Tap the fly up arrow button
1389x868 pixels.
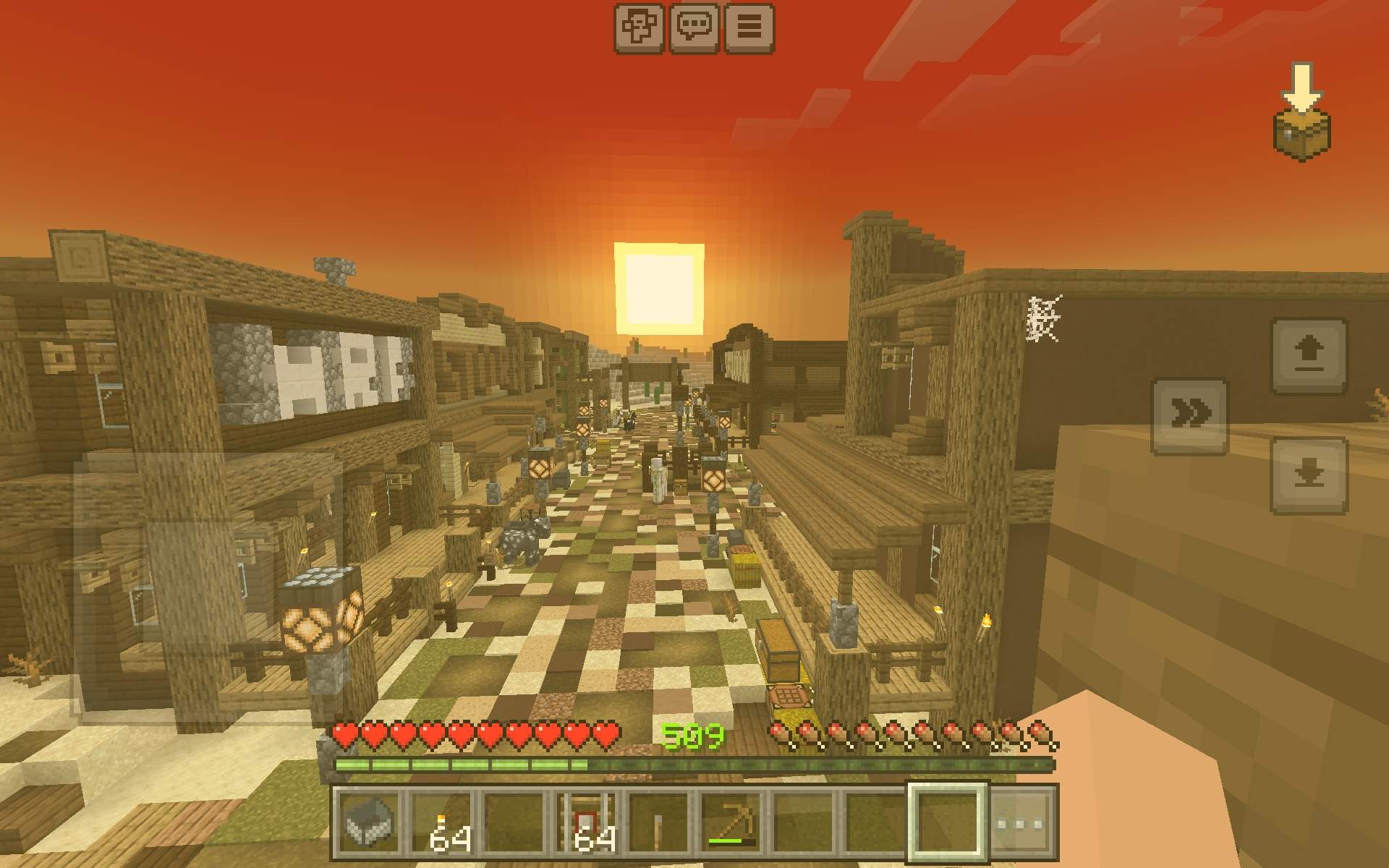coord(1309,356)
